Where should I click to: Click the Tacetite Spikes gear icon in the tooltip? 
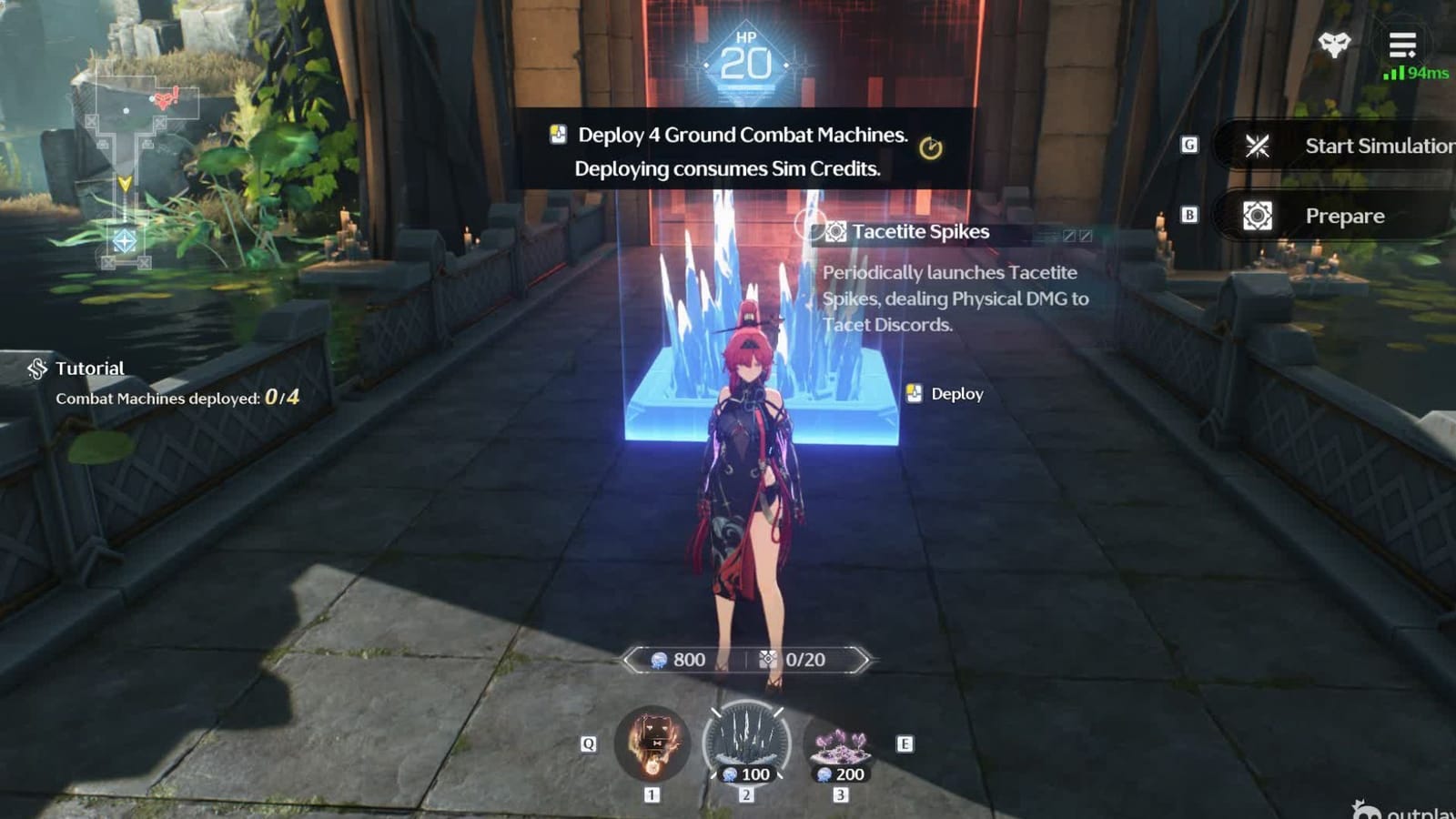[834, 232]
